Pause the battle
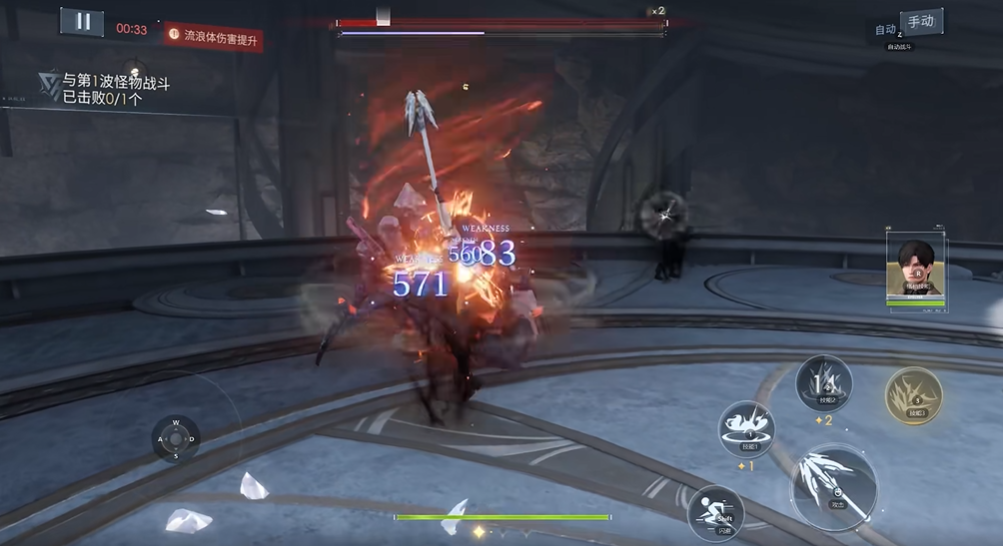The image size is (1003, 546). [x=82, y=22]
